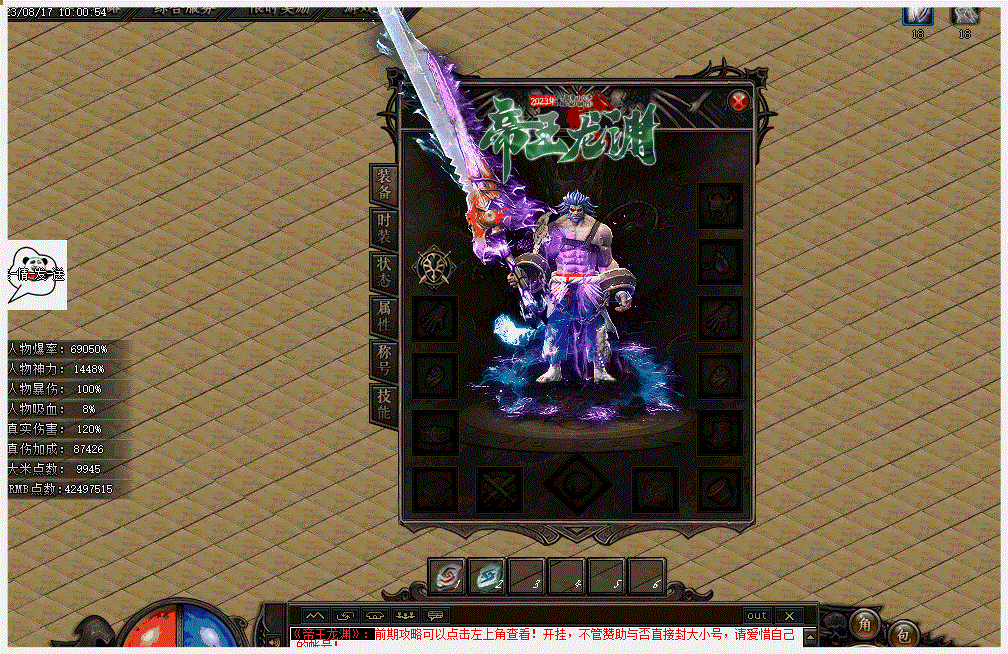Open the 时装 fashion tab
1008x654 pixels.
coord(384,228)
